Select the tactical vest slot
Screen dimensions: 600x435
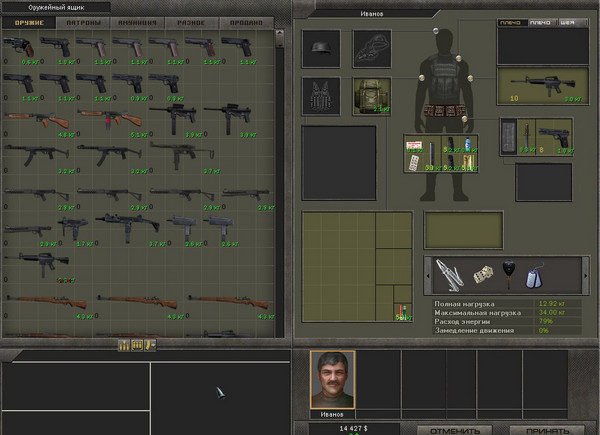coord(320,95)
